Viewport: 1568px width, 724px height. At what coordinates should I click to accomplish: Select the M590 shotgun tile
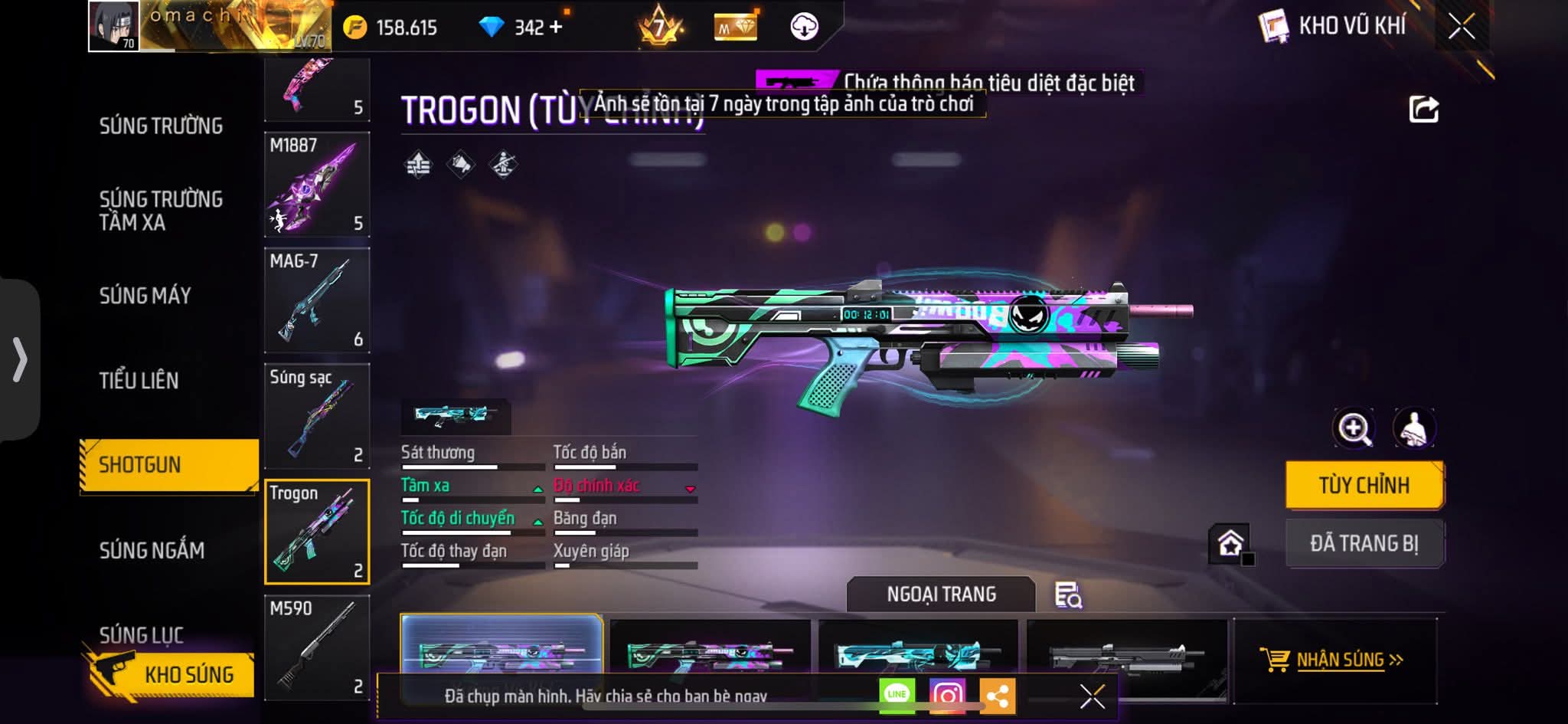317,647
